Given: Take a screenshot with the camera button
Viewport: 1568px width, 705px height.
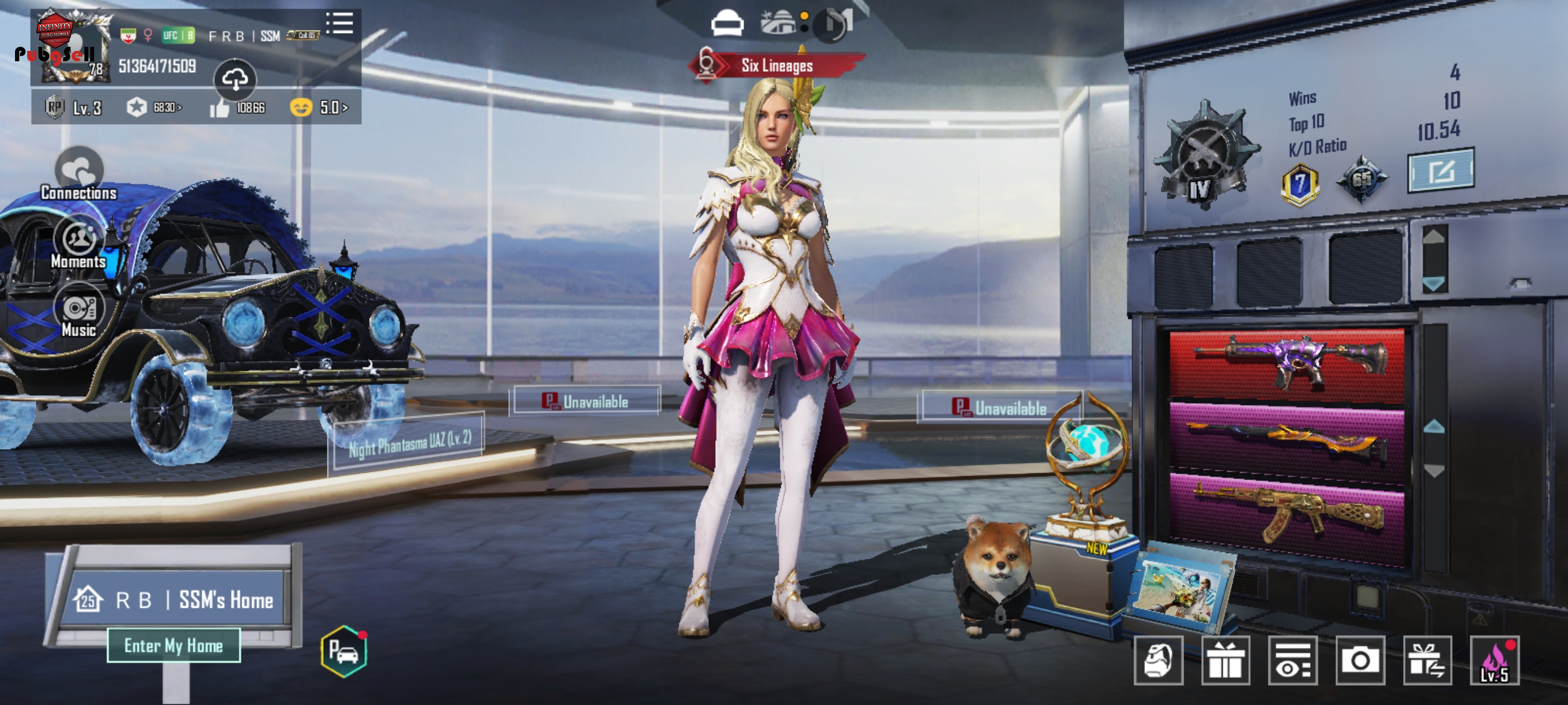Looking at the screenshot, I should (1360, 661).
